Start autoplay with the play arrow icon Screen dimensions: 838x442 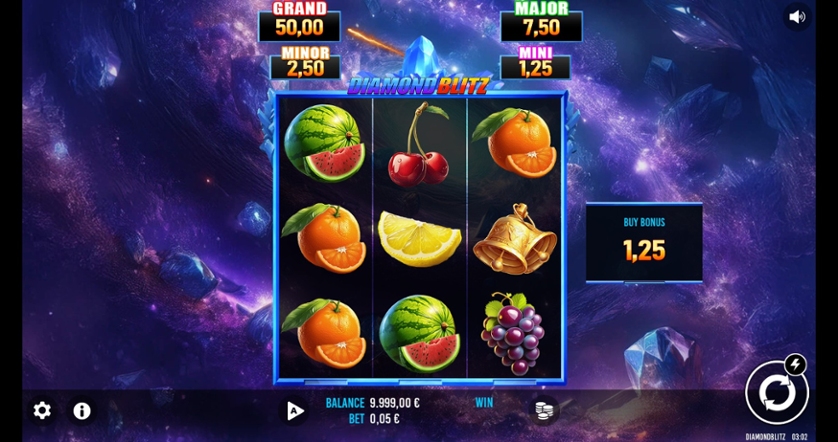pos(294,410)
